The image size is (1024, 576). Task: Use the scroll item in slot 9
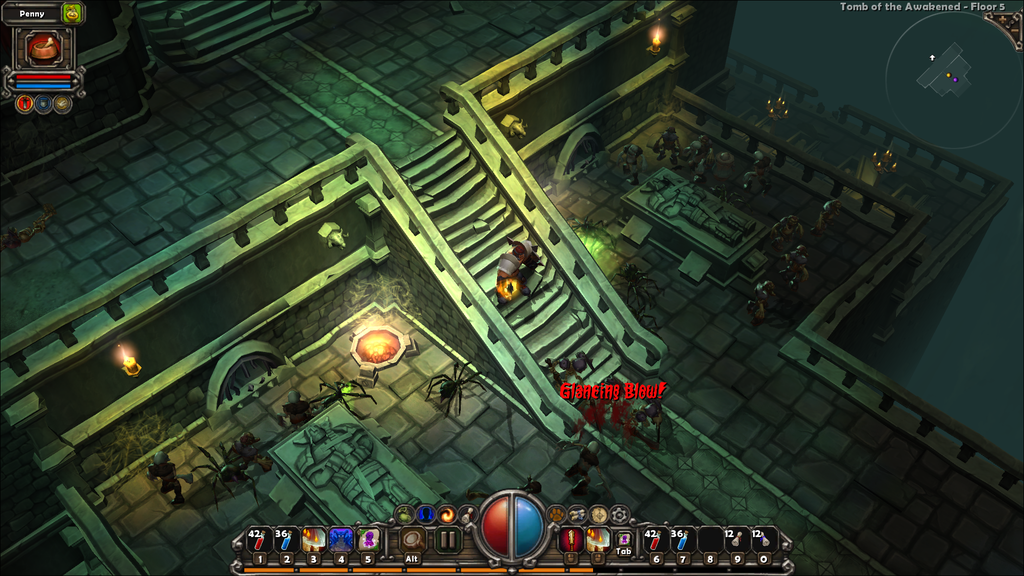(737, 540)
